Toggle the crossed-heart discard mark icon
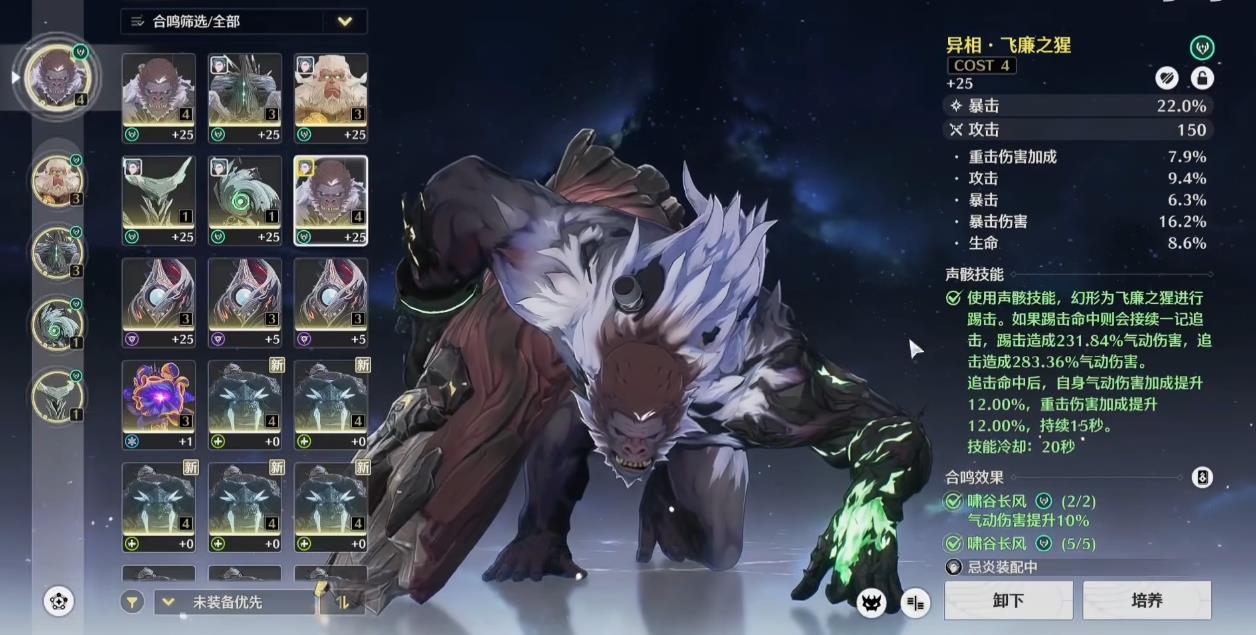 coord(1167,78)
